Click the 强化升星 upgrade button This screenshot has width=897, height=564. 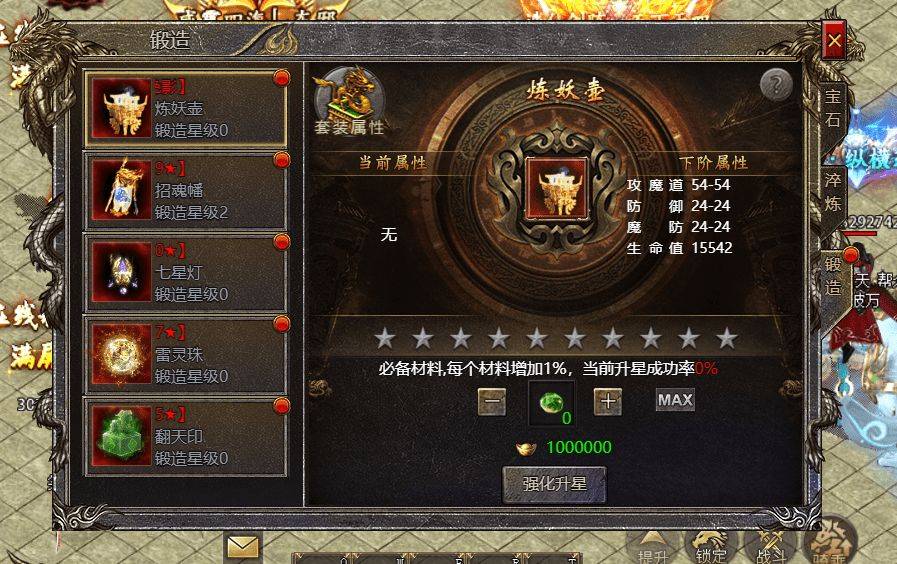(554, 485)
